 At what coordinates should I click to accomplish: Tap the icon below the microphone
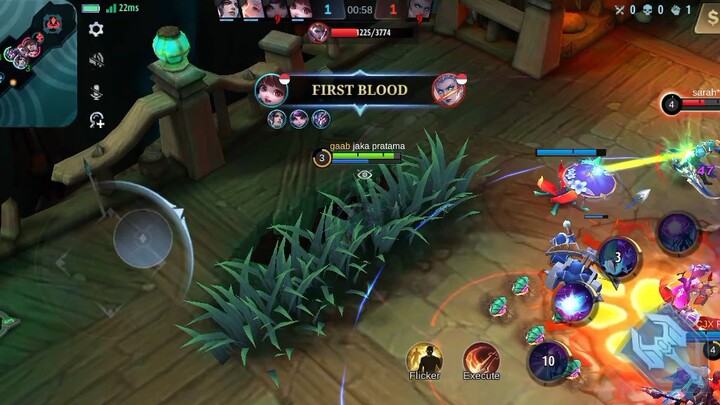[x=96, y=120]
